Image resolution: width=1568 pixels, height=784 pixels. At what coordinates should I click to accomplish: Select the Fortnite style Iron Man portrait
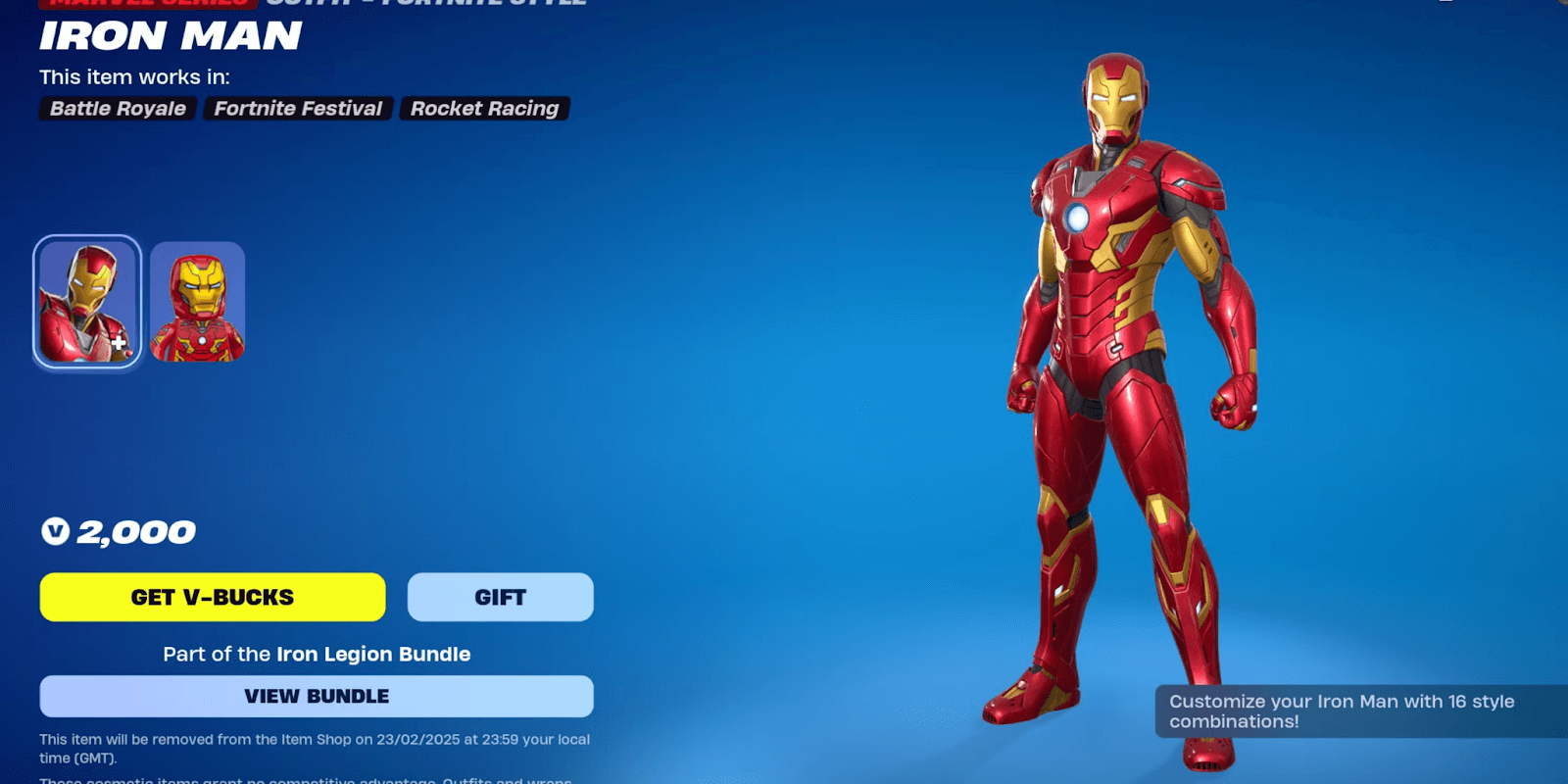pos(86,299)
